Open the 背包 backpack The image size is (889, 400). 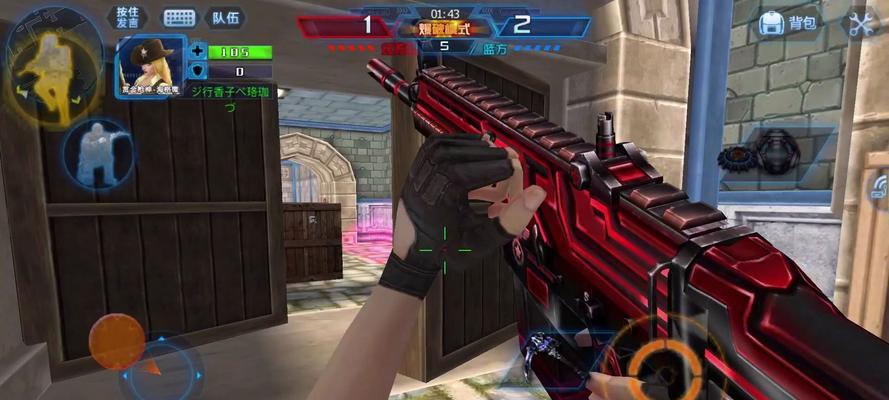pyautogui.click(x=789, y=24)
